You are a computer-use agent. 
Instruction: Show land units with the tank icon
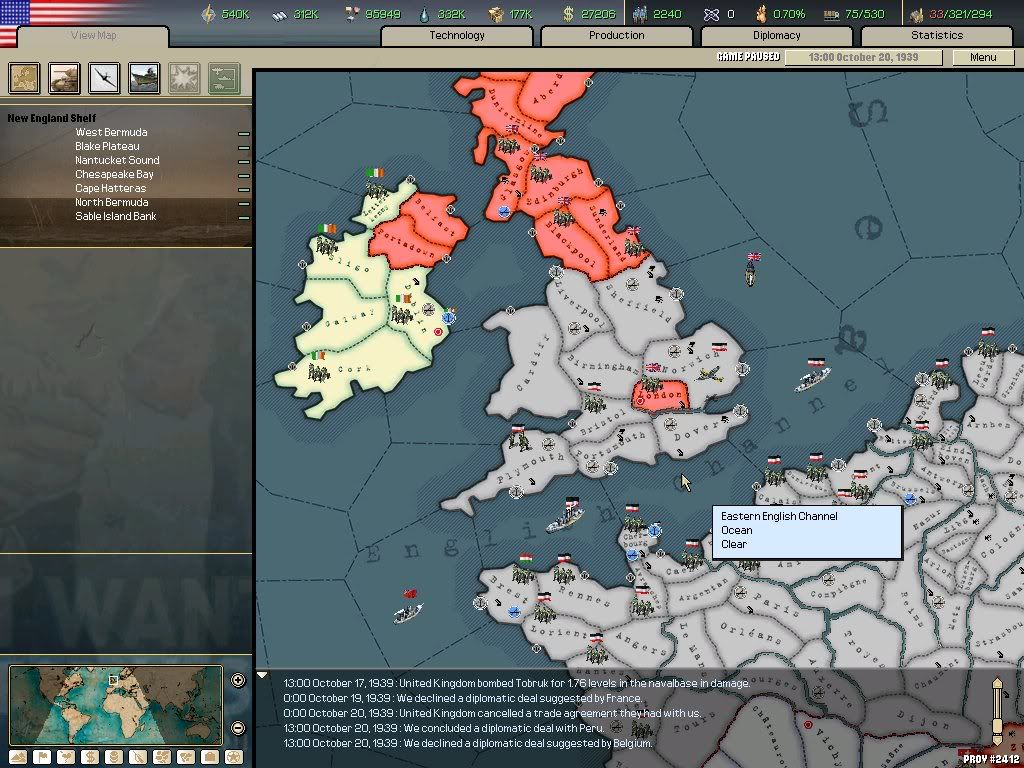pyautogui.click(x=65, y=77)
